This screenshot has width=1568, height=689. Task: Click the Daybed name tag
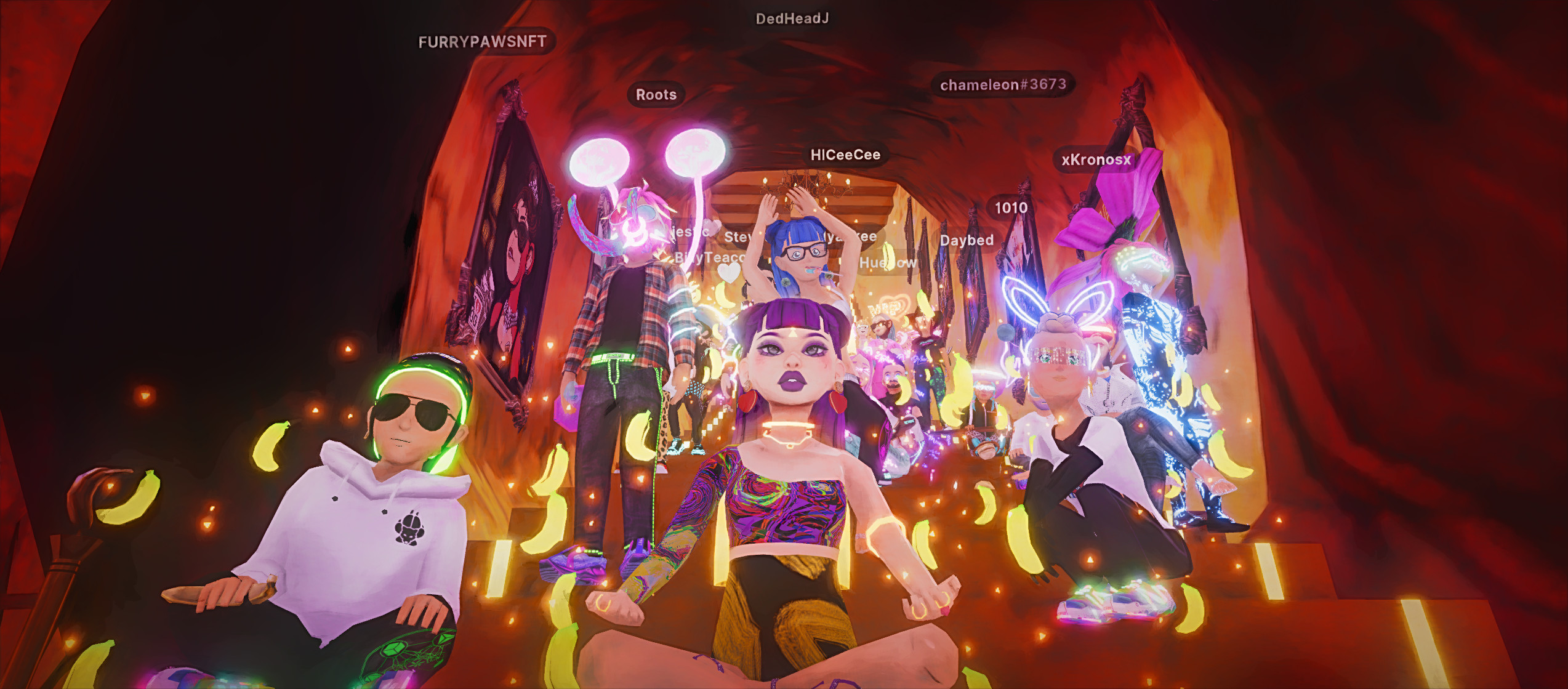(x=966, y=240)
